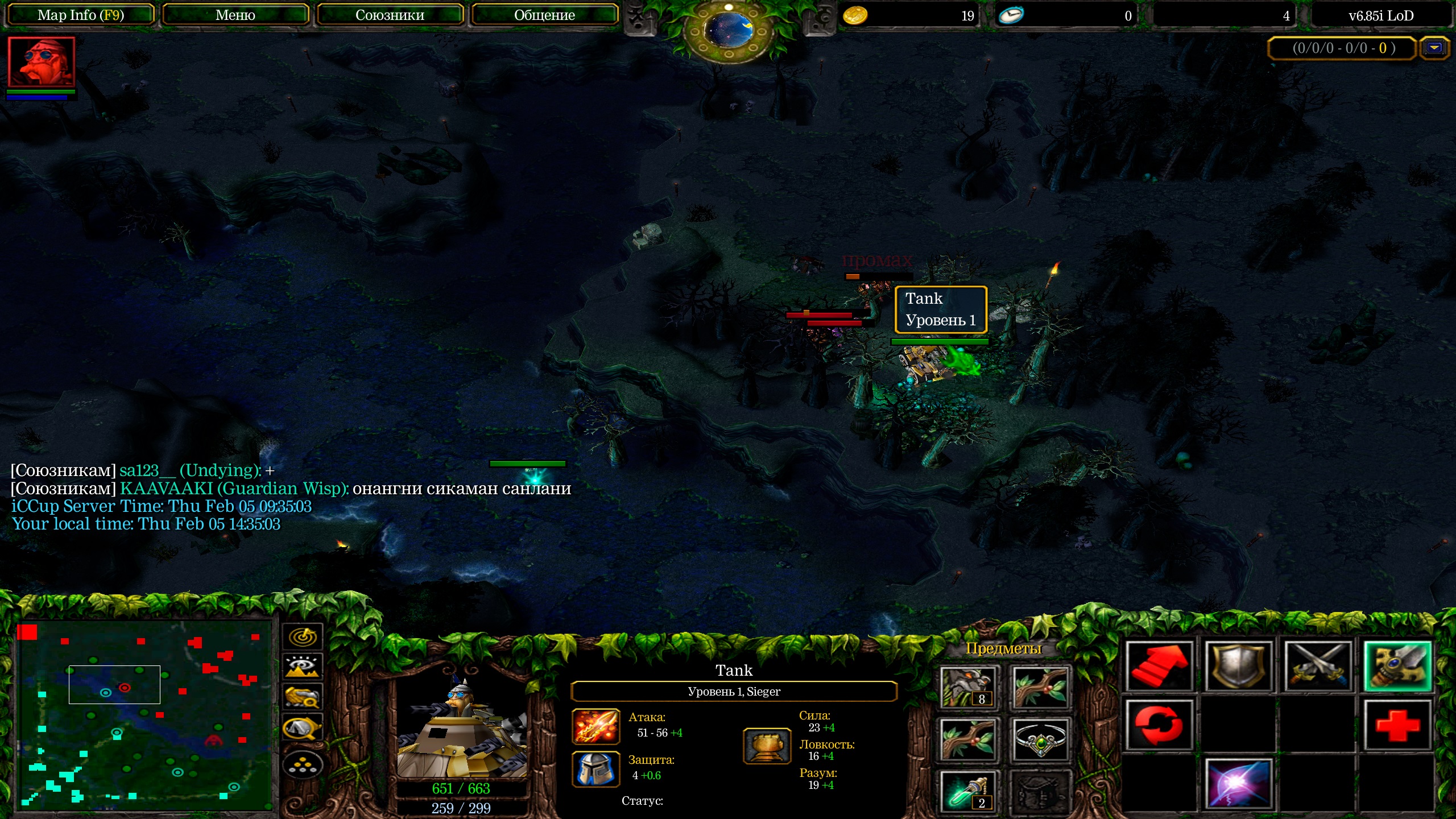The image size is (1456, 819).
Task: Activate the shield Hold Position command
Action: click(1238, 667)
